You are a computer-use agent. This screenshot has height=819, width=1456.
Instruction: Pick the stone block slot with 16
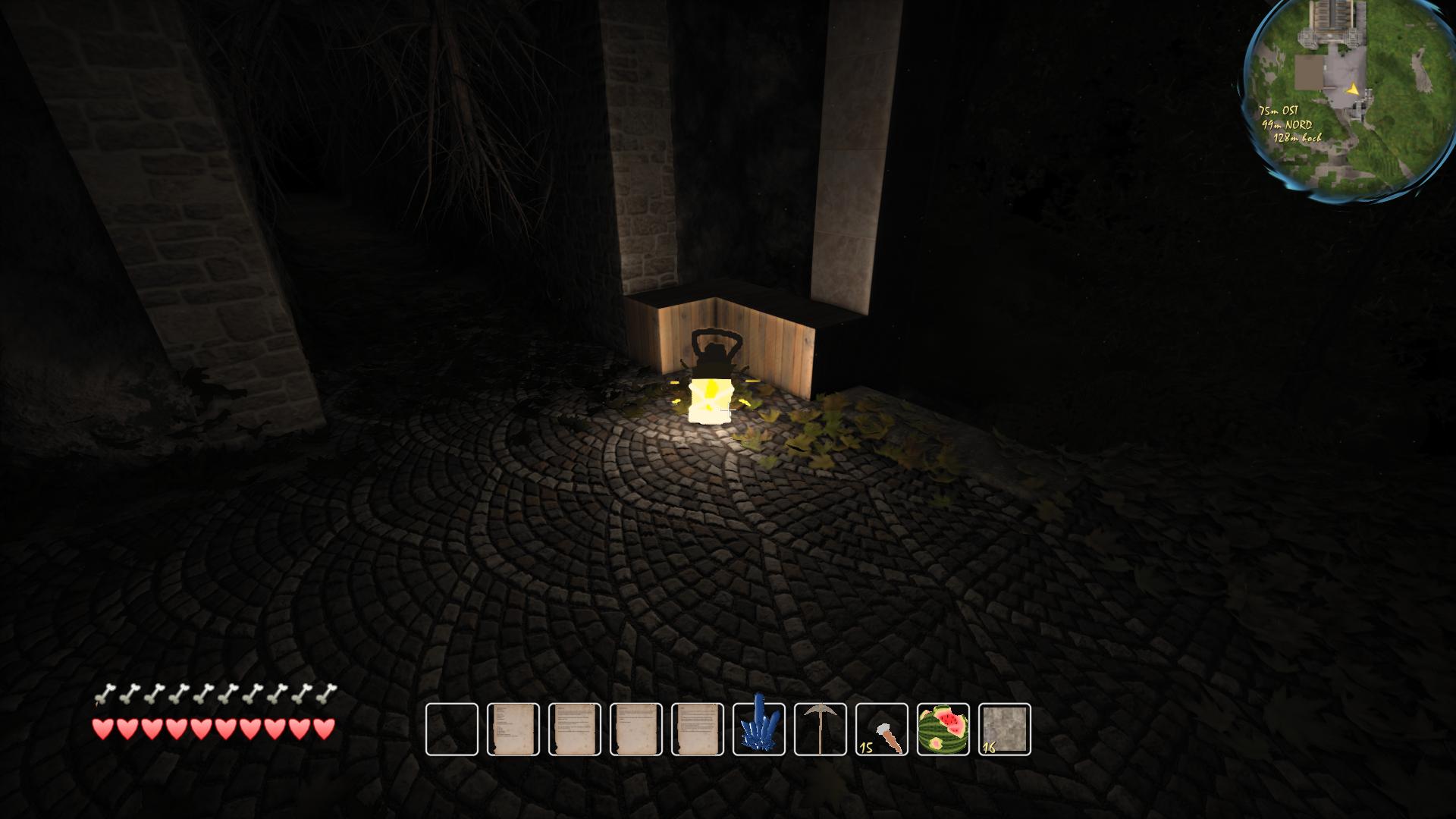coord(1005,730)
